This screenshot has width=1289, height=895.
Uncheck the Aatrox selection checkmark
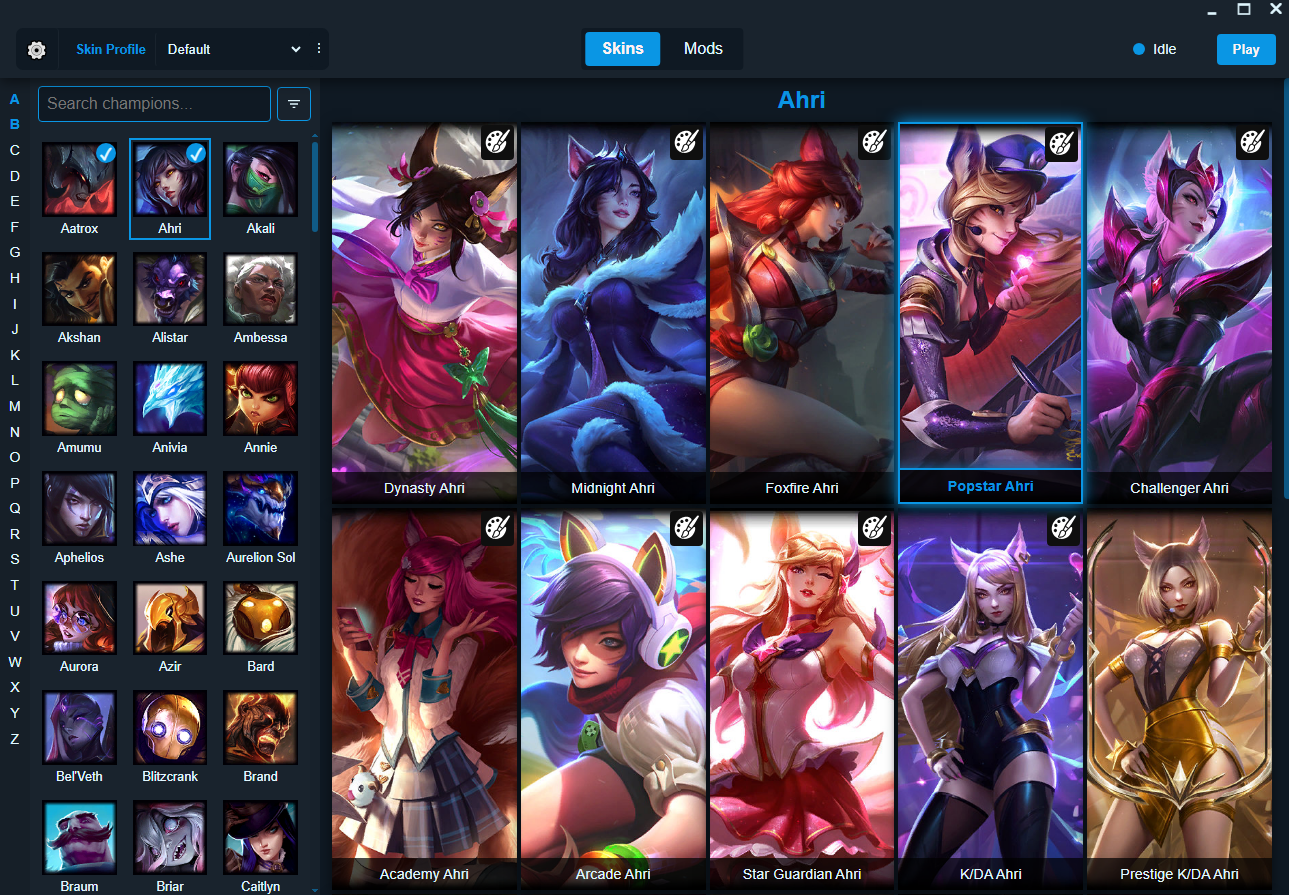point(104,152)
